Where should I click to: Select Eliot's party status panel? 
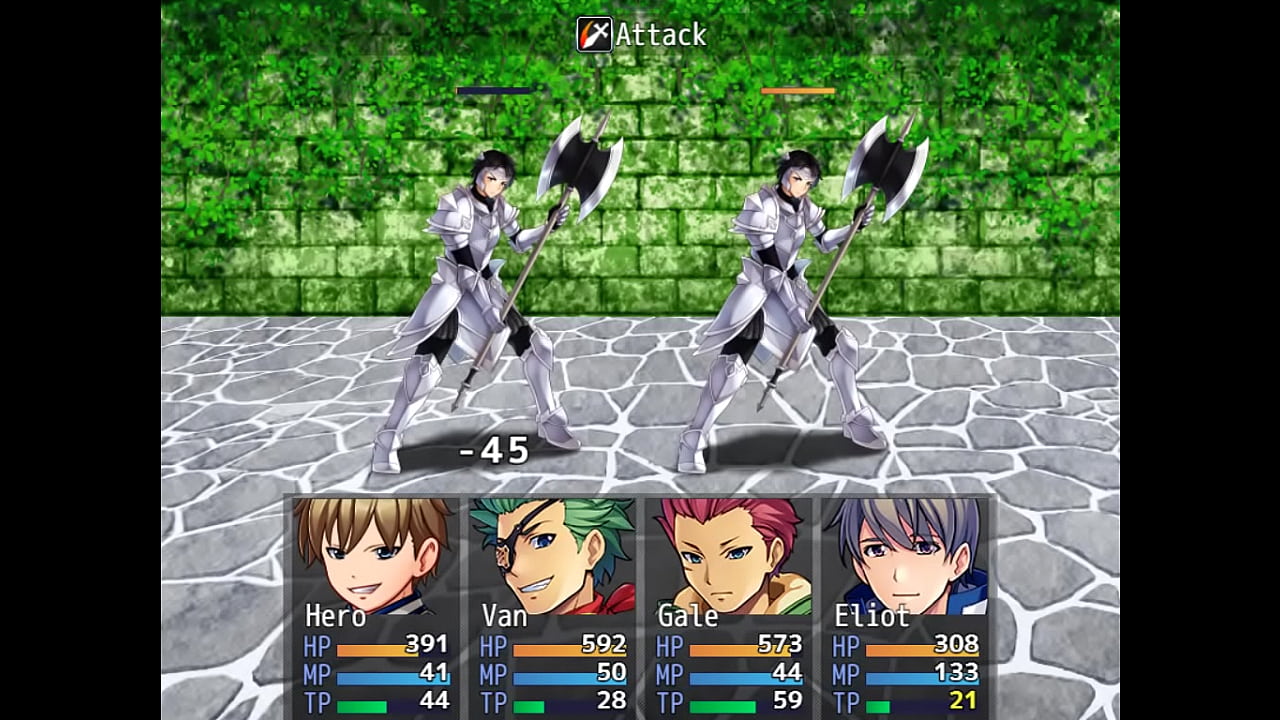905,606
